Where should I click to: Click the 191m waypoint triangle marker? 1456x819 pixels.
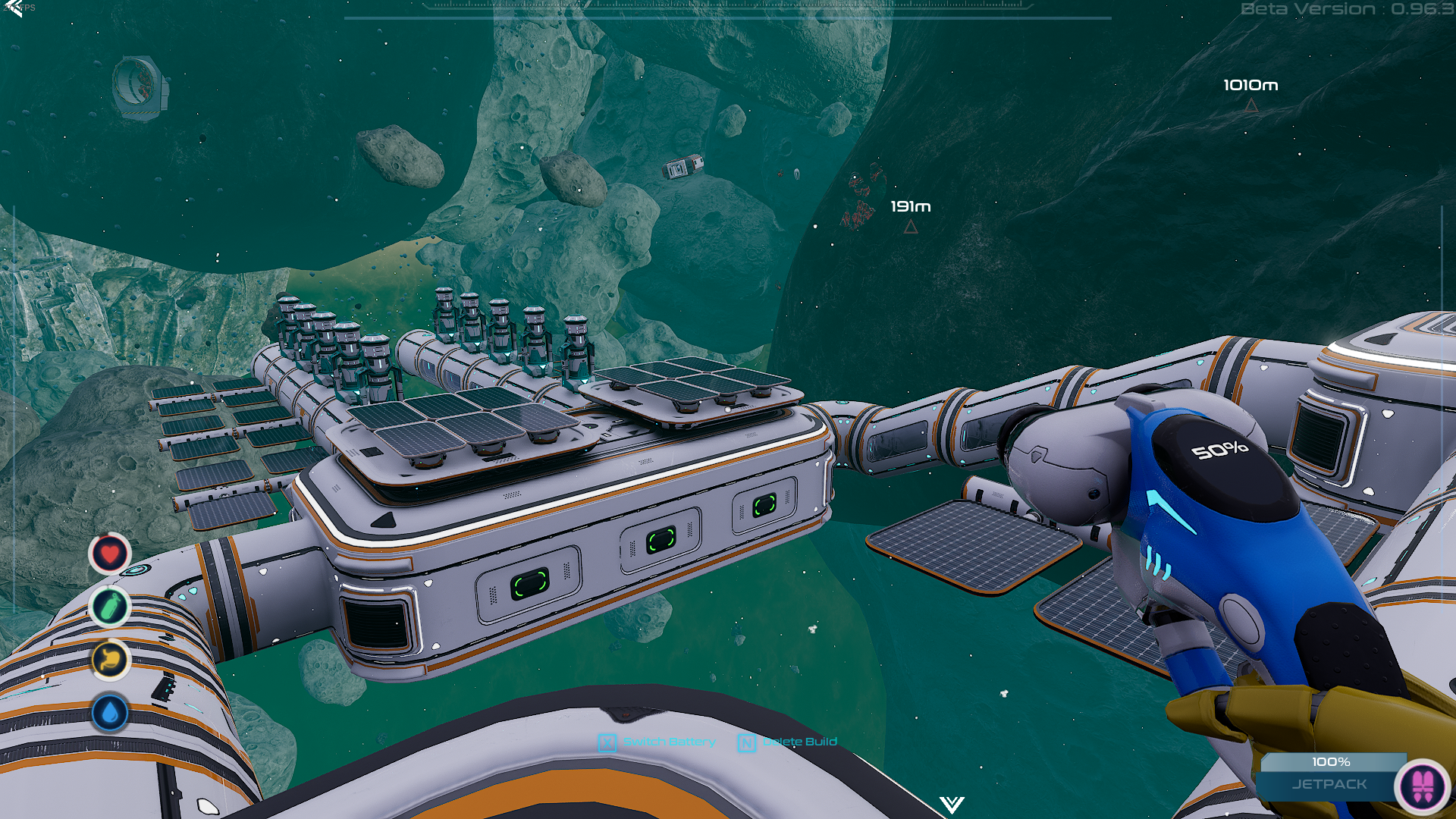click(911, 227)
